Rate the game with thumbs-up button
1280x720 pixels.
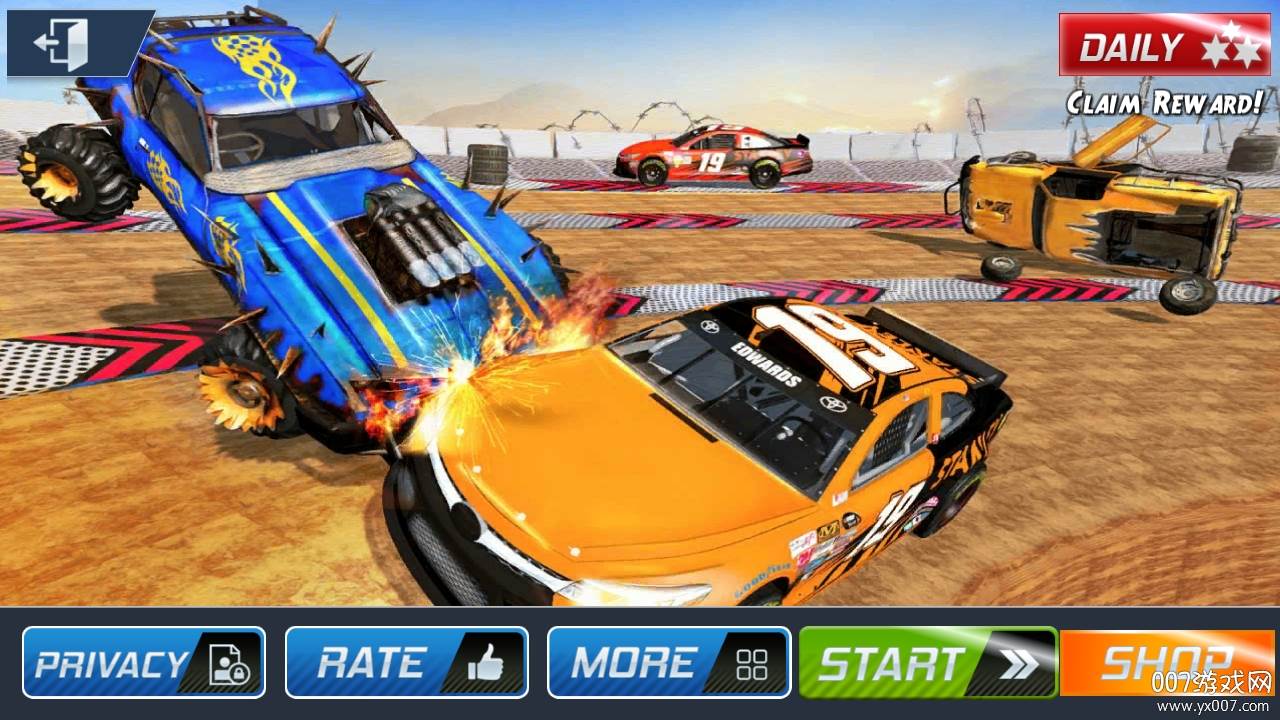tap(406, 662)
